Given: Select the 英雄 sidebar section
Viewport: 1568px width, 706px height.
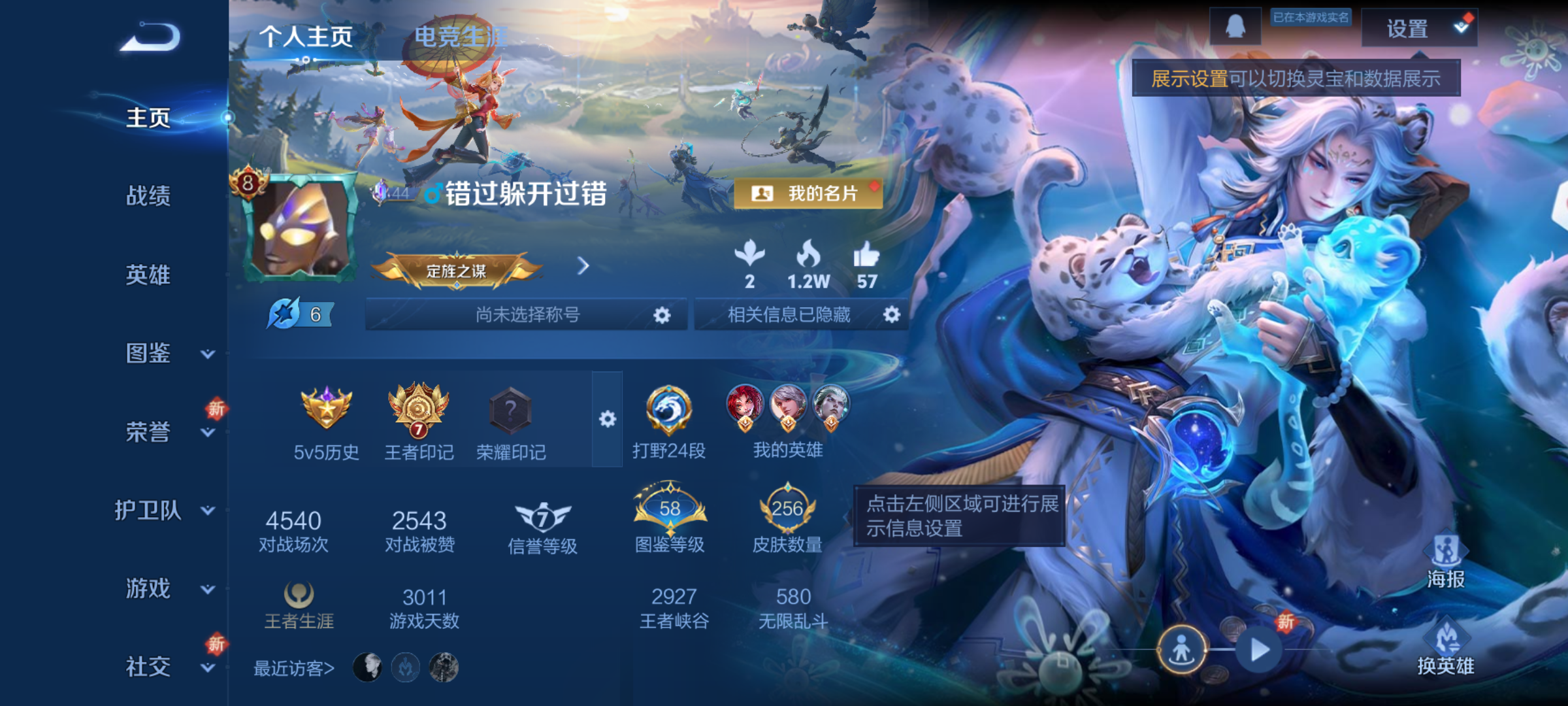Looking at the screenshot, I should click(148, 276).
